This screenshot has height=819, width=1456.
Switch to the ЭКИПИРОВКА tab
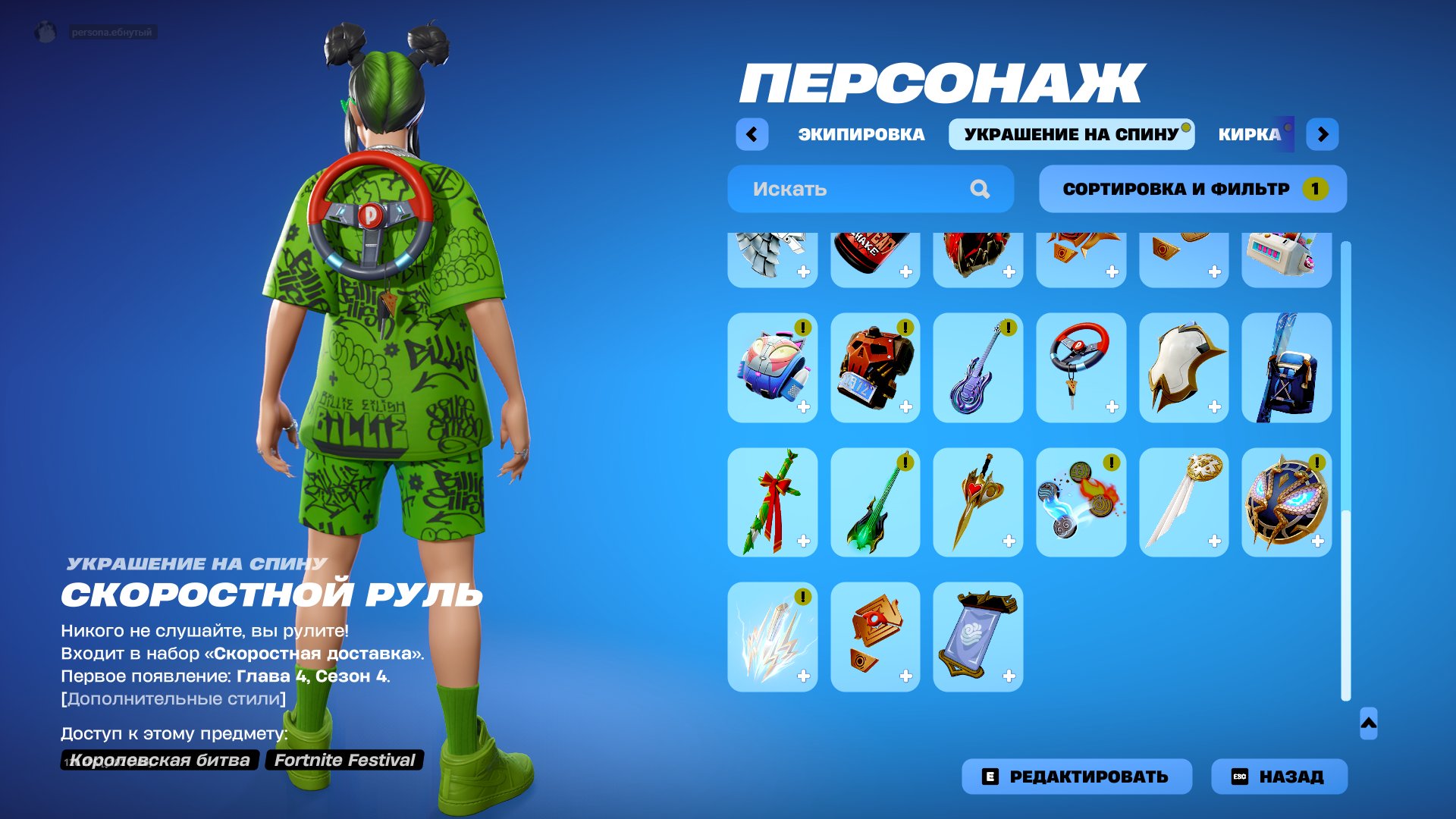tap(860, 133)
